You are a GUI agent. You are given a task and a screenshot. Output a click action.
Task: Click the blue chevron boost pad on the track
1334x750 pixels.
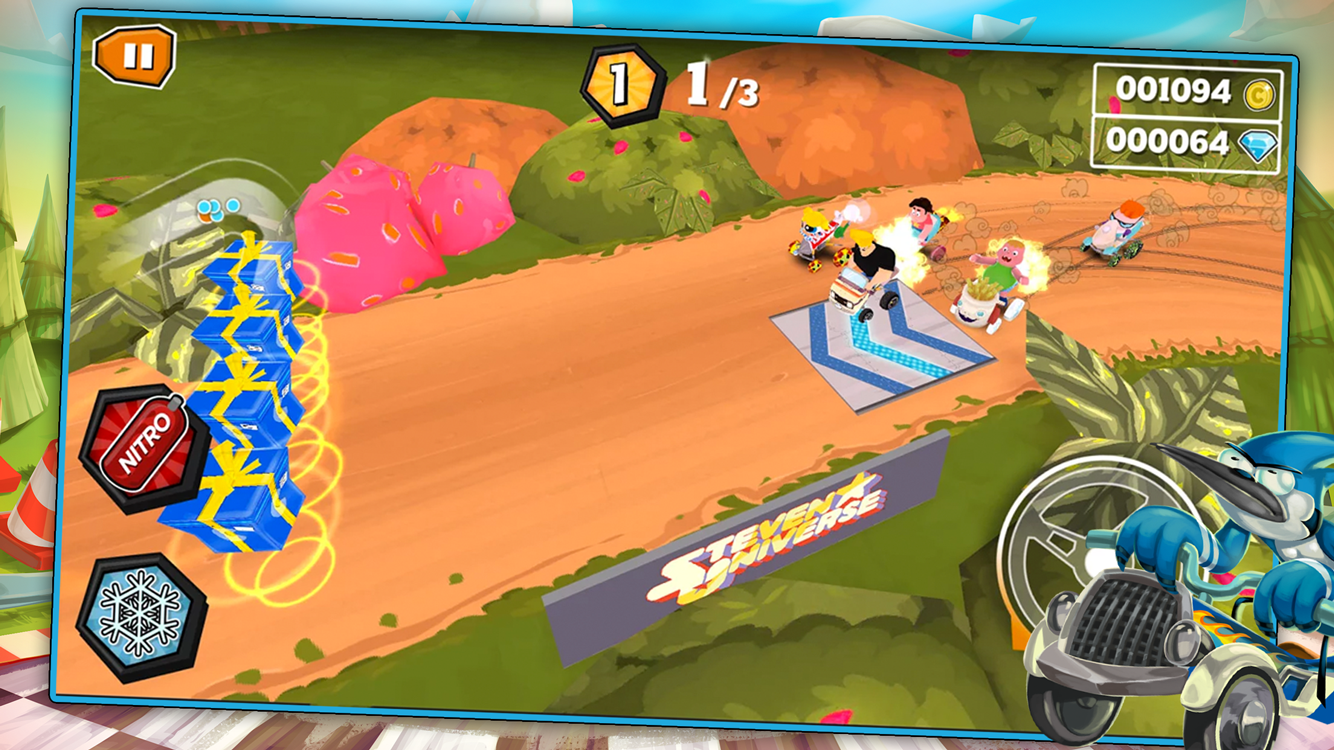[x=880, y=340]
